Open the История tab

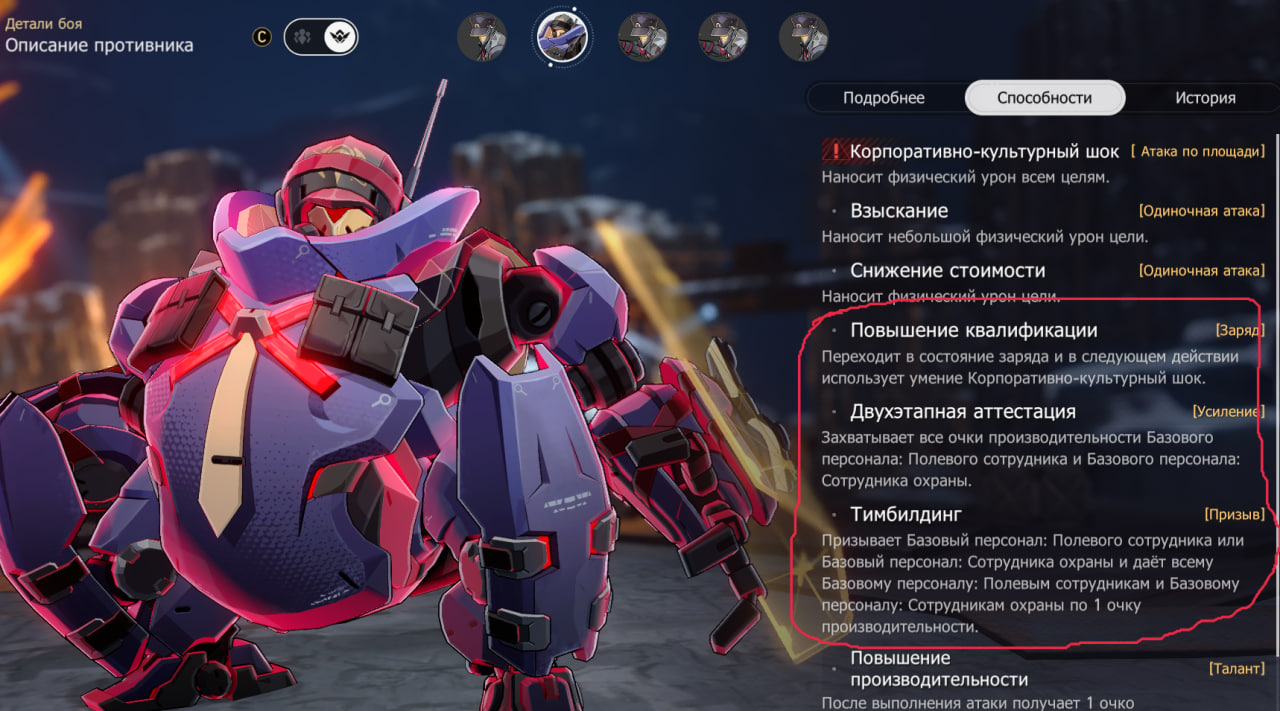pyautogui.click(x=1205, y=98)
